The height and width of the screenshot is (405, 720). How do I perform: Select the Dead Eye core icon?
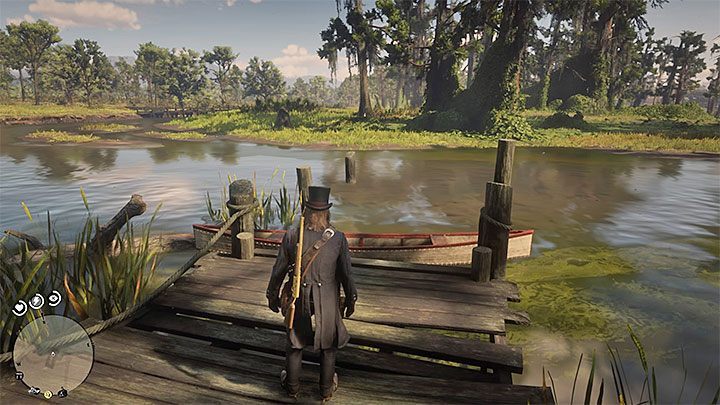[53, 298]
